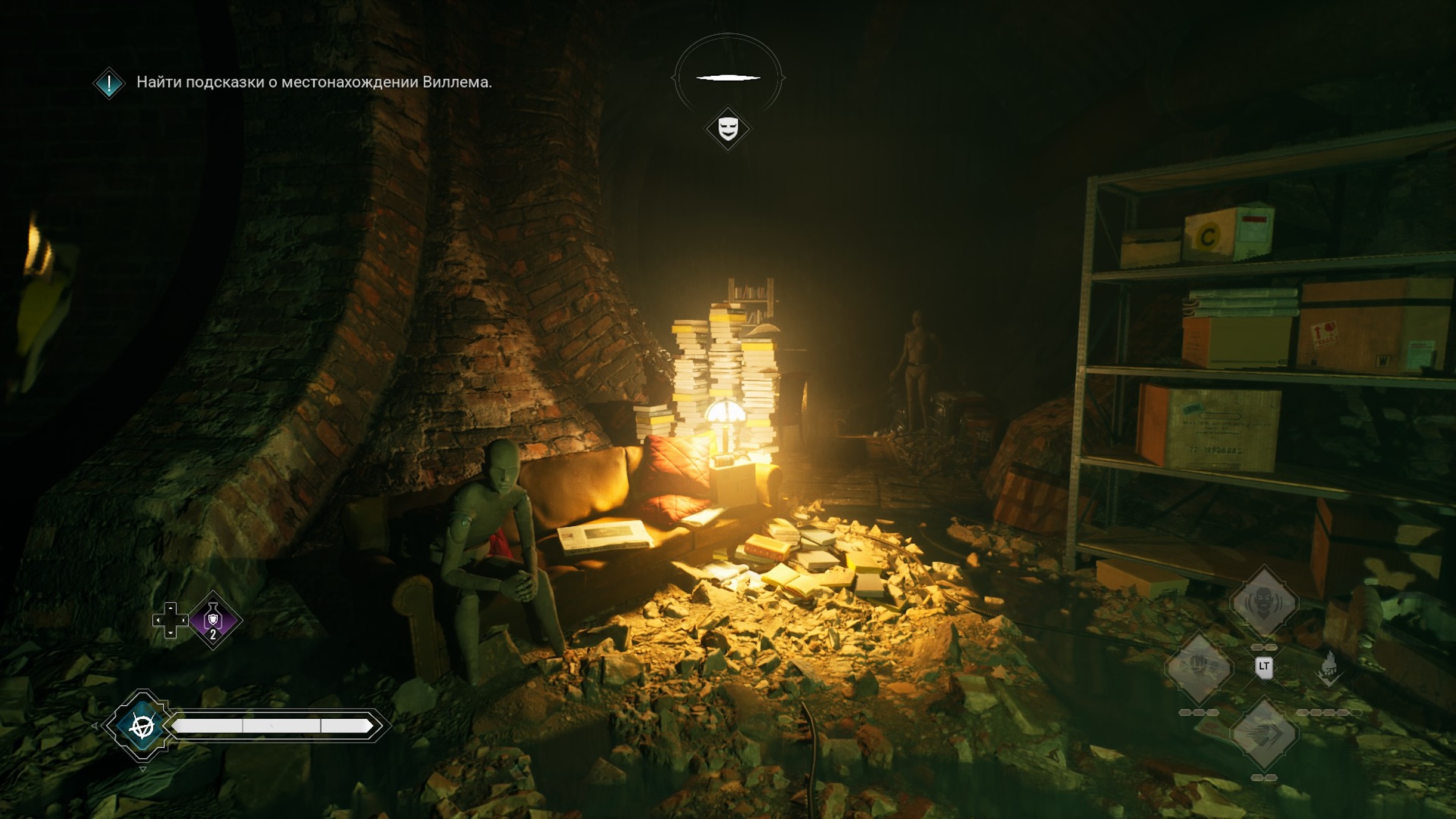Activate the flaming fist ability
Screen dimensions: 1456x819
click(1329, 667)
